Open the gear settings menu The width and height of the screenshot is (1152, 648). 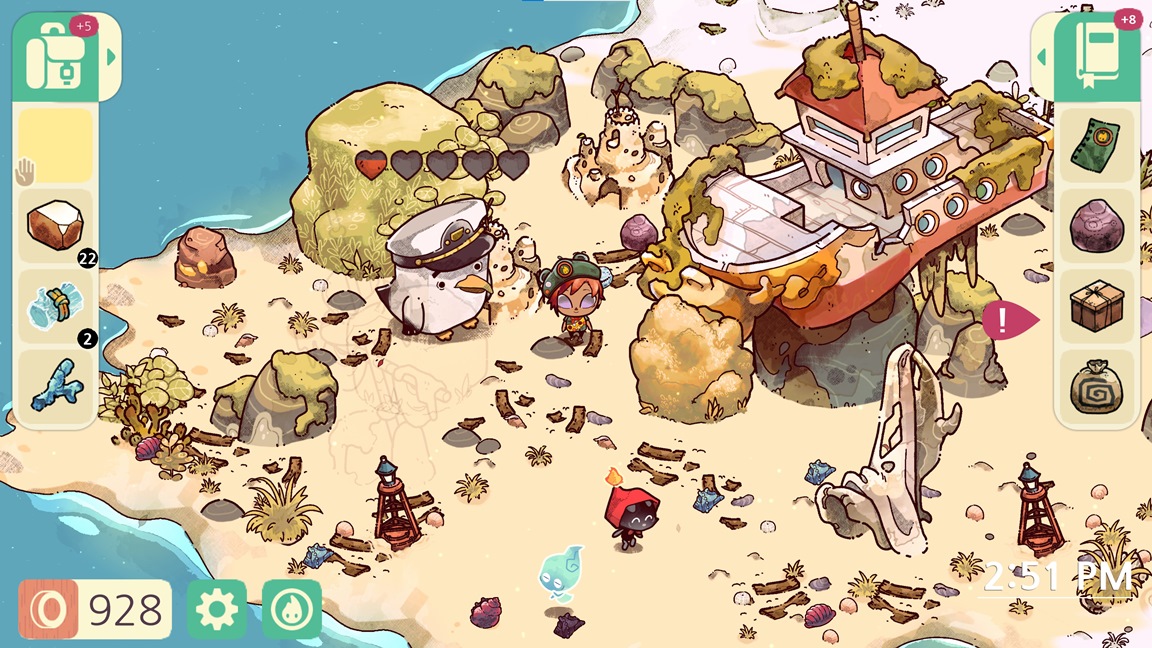coord(216,609)
